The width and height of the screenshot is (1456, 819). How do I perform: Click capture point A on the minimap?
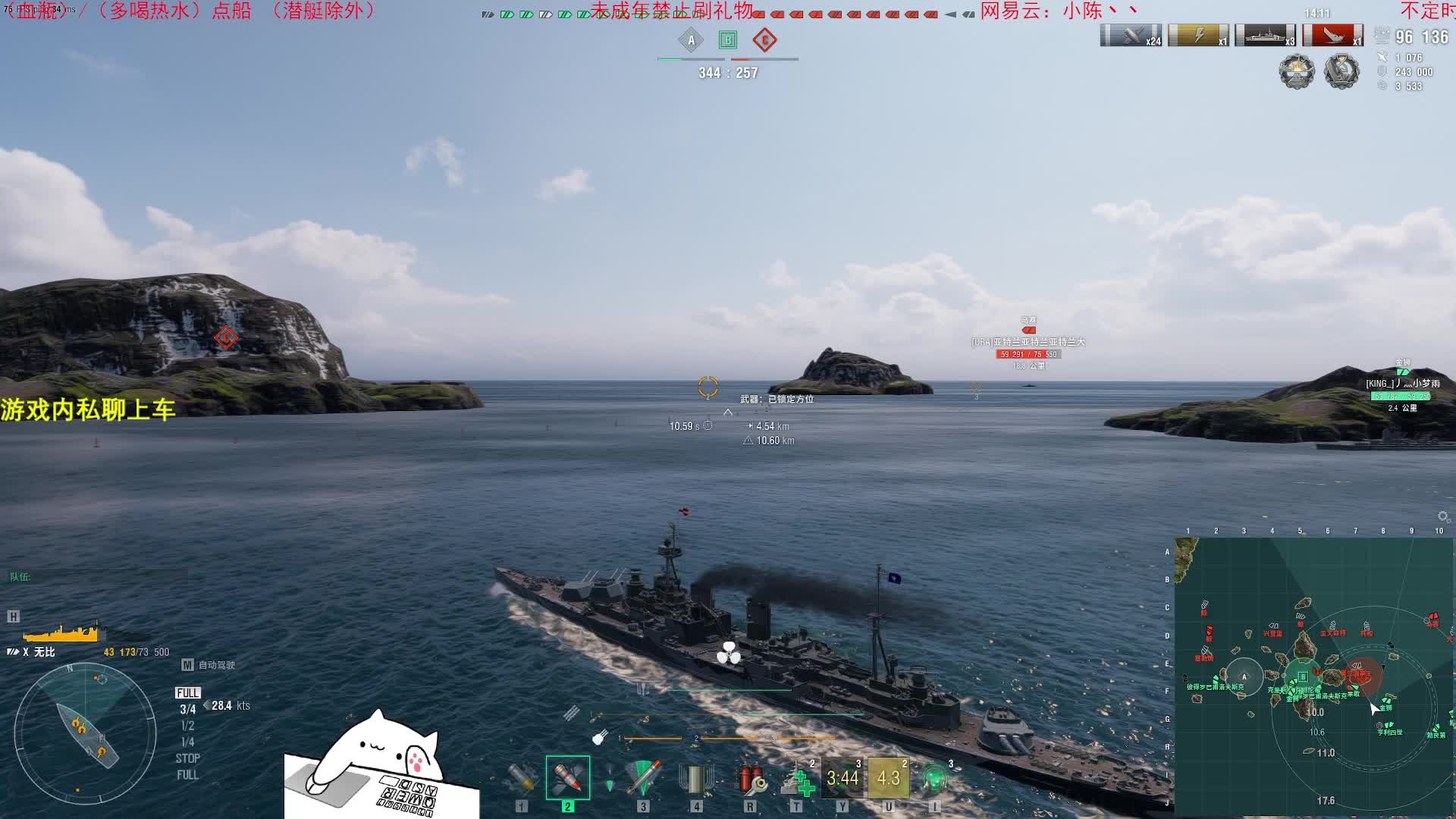pyautogui.click(x=1244, y=676)
